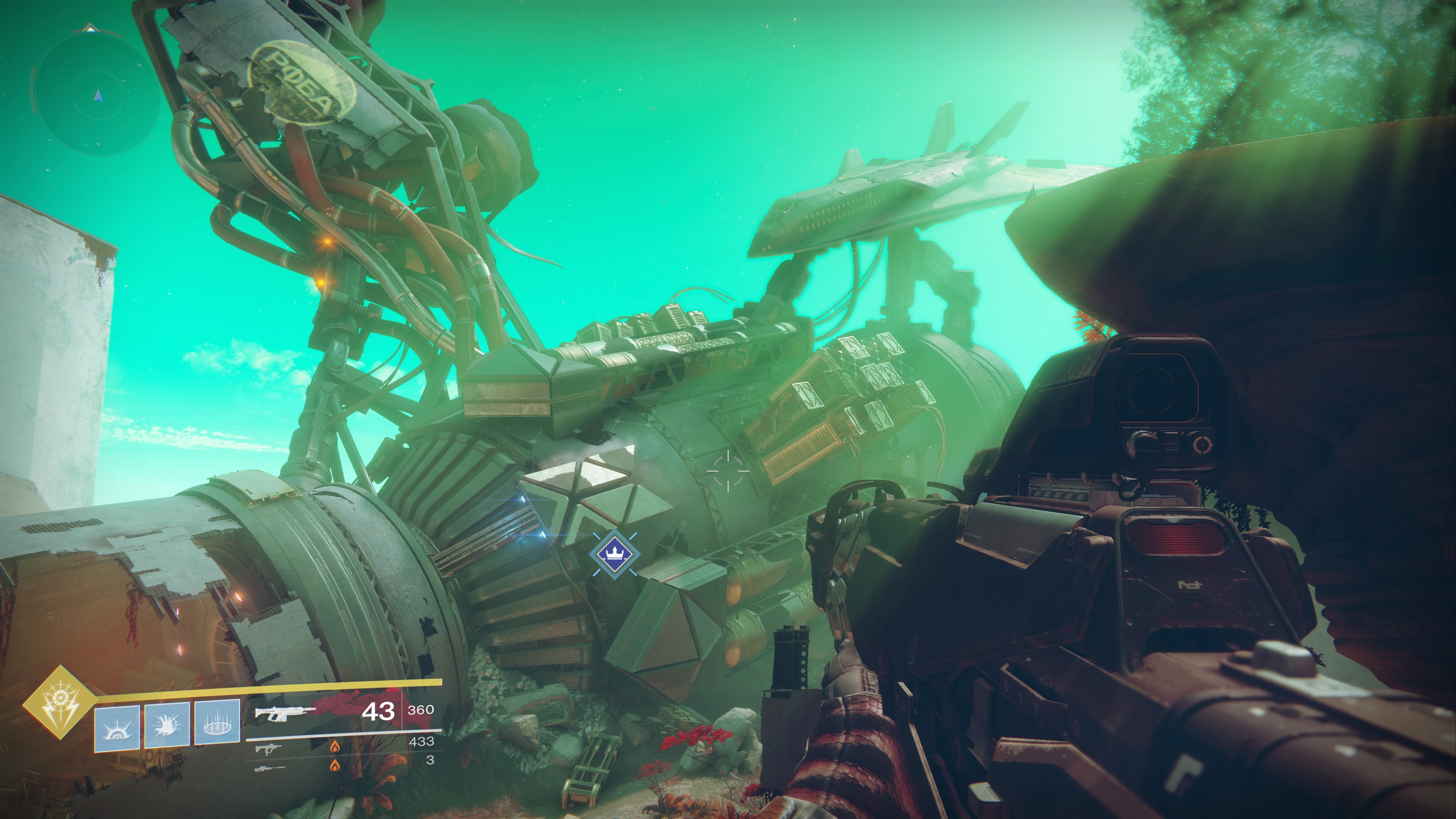Activate the golden diamond super ability
1456x819 pixels.
click(59, 703)
